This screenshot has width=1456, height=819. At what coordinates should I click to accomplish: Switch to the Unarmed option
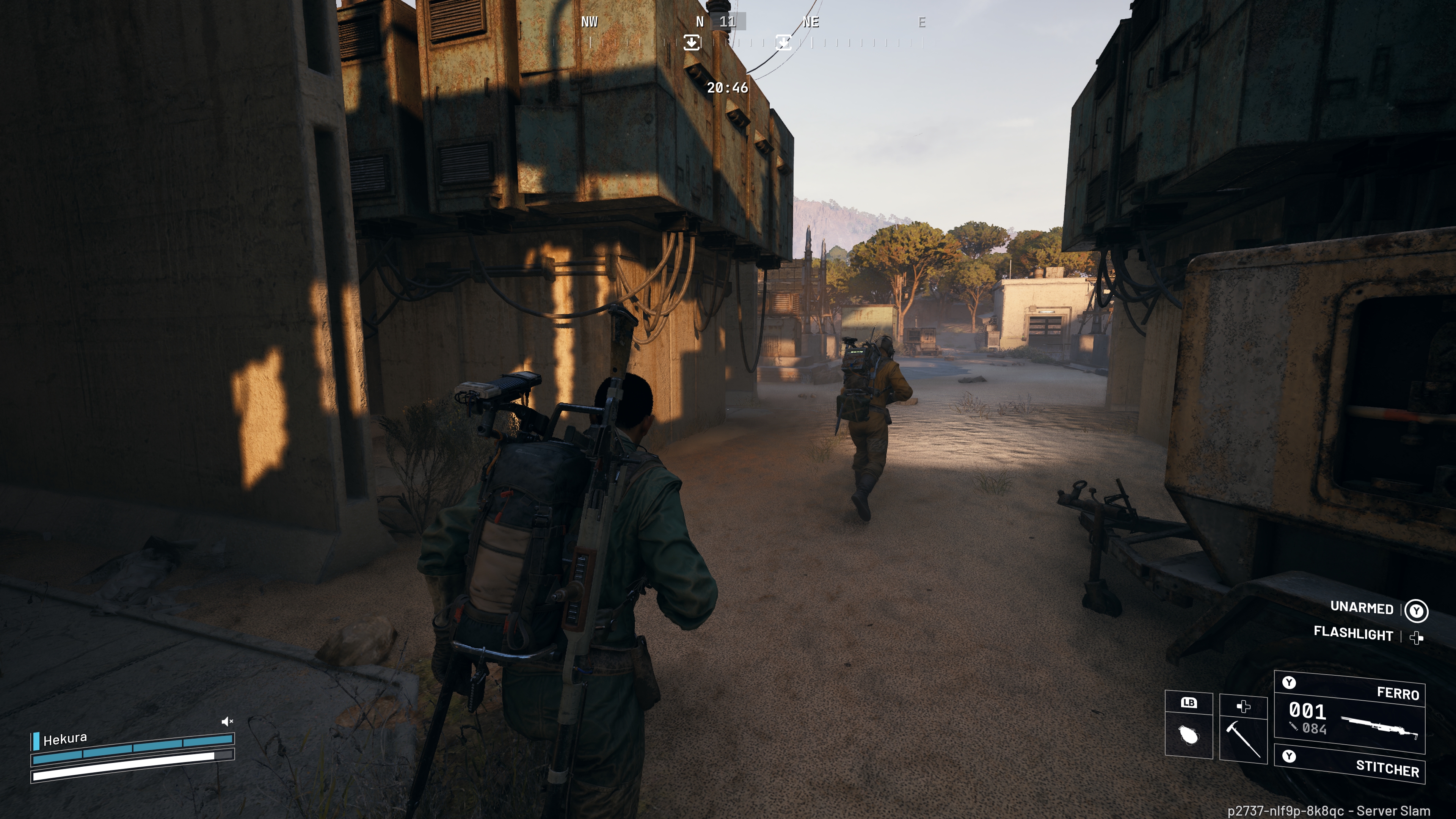[1362, 607]
